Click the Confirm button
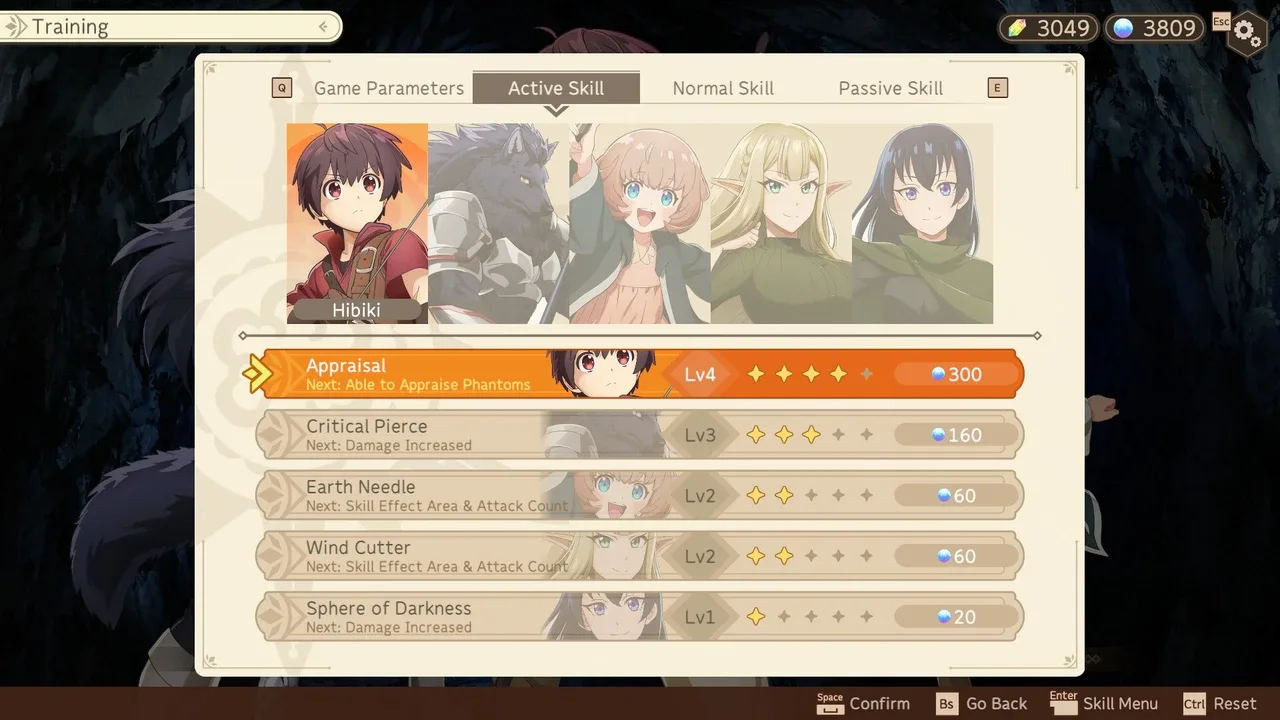 pyautogui.click(x=864, y=704)
